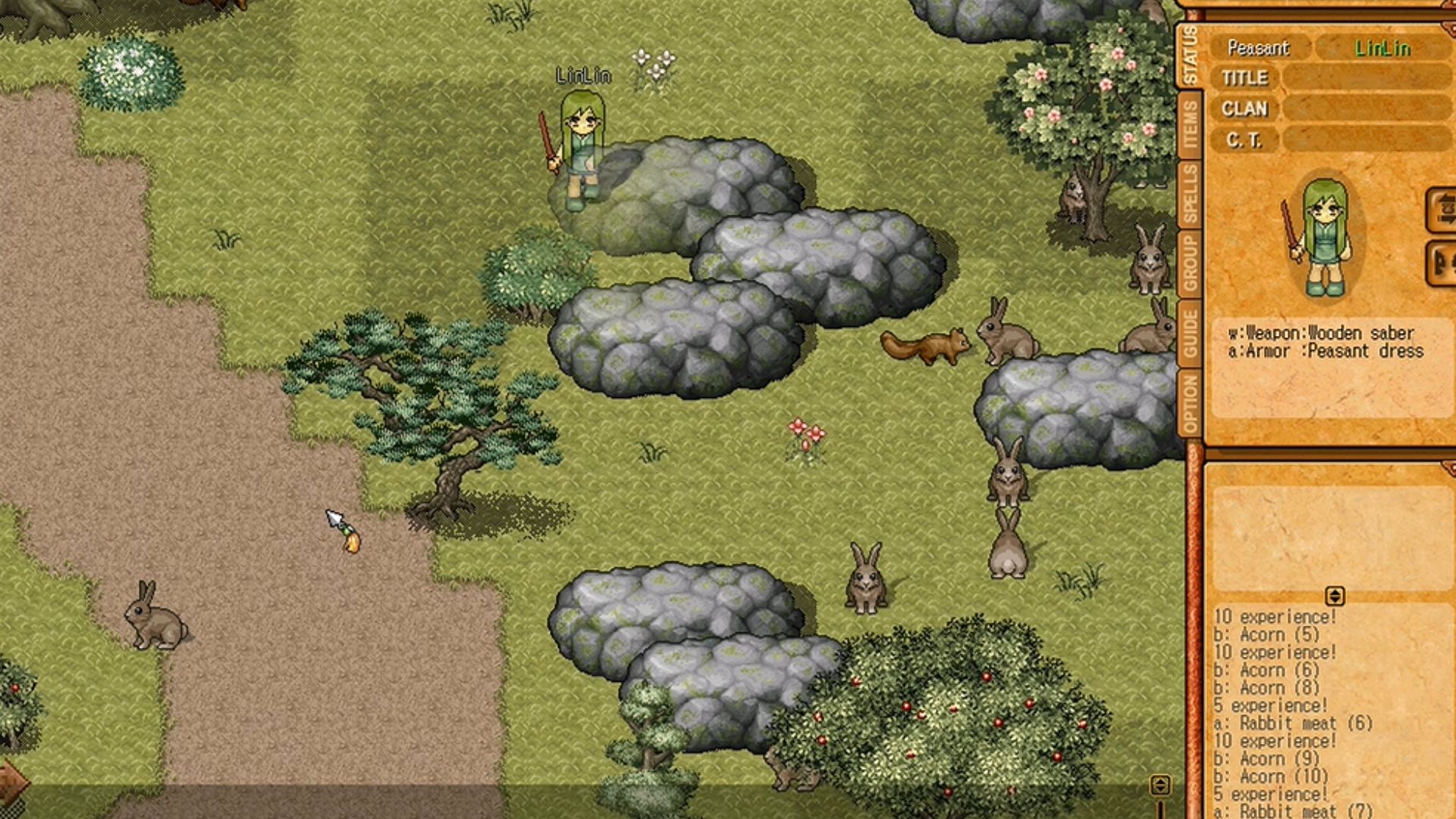The height and width of the screenshot is (819, 1456).
Task: Click the LinLin character portrait in panel
Action: (x=1323, y=237)
